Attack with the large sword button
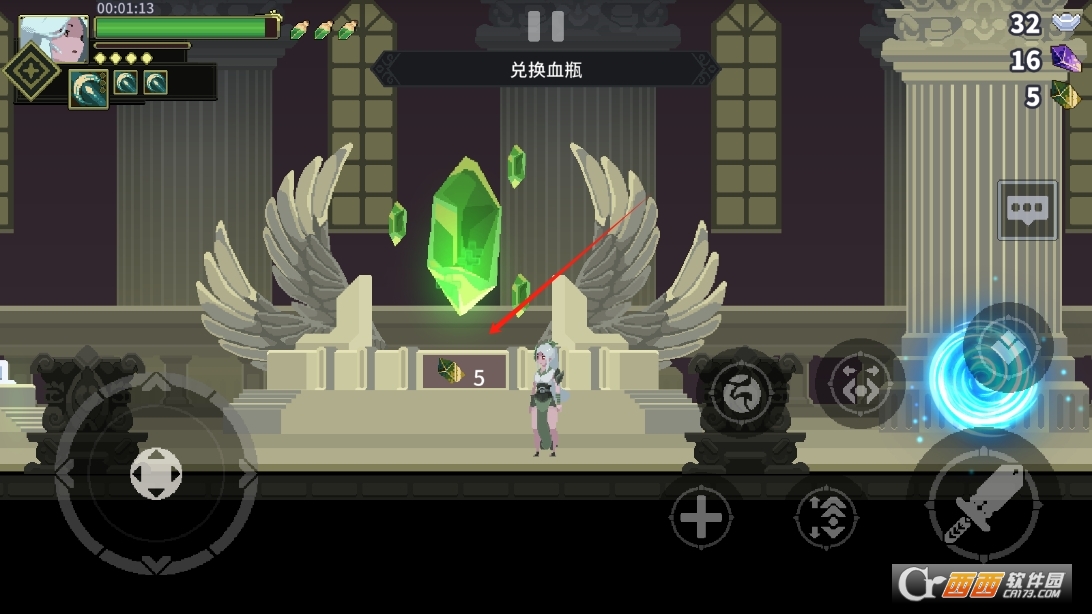Screen dimensions: 1092x614 (983, 504)
